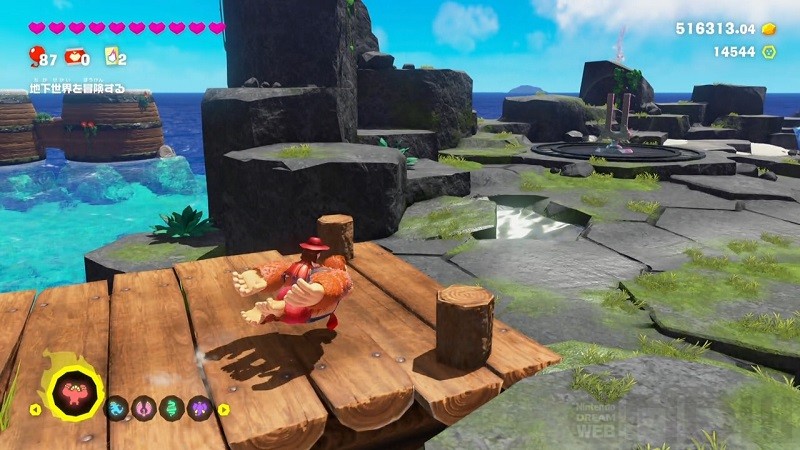800x450 pixels.
Task: Pick the pink horned transformation icon
Action: (x=143, y=408)
